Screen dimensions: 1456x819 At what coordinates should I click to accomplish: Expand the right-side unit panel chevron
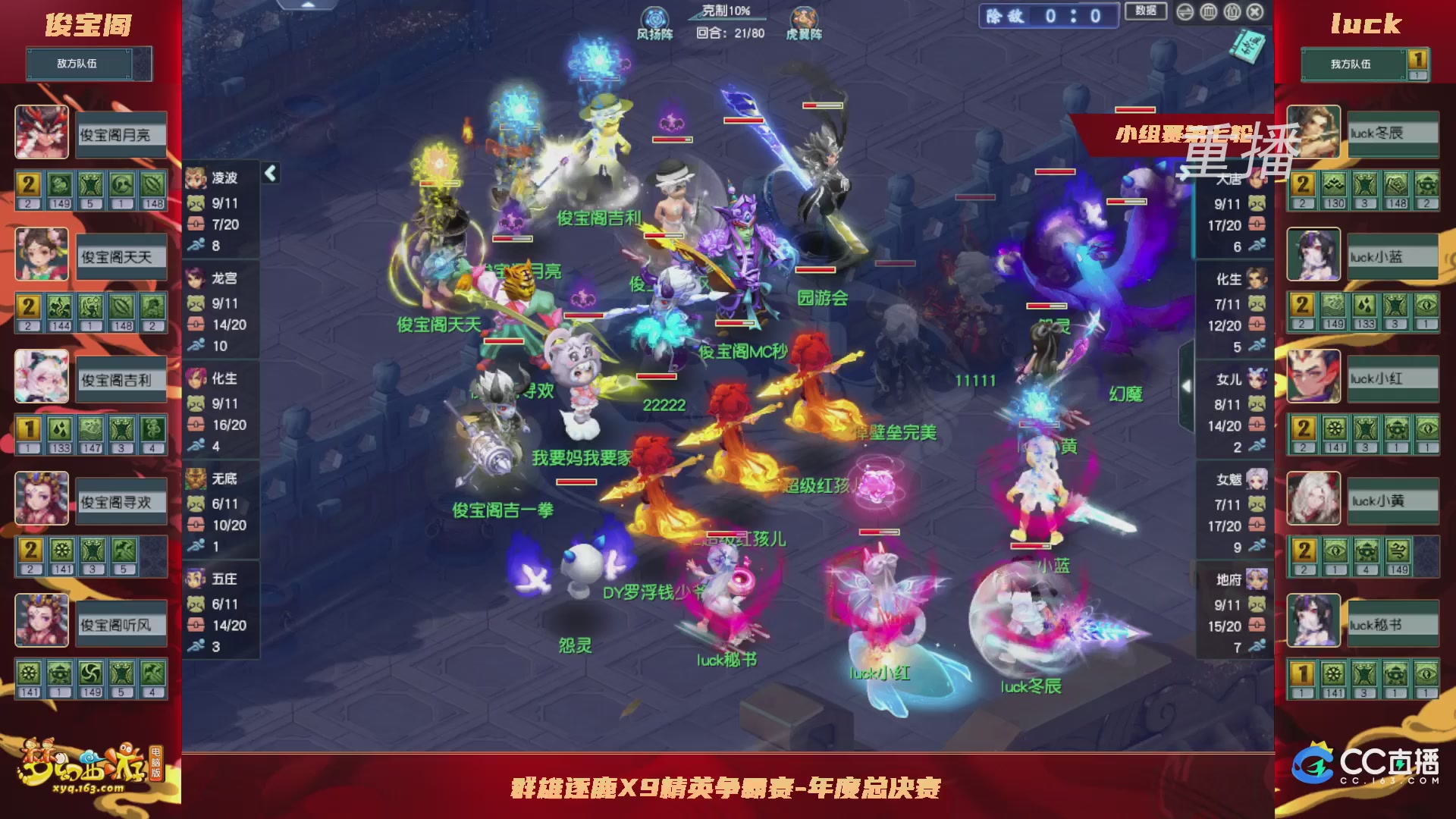[x=1185, y=384]
